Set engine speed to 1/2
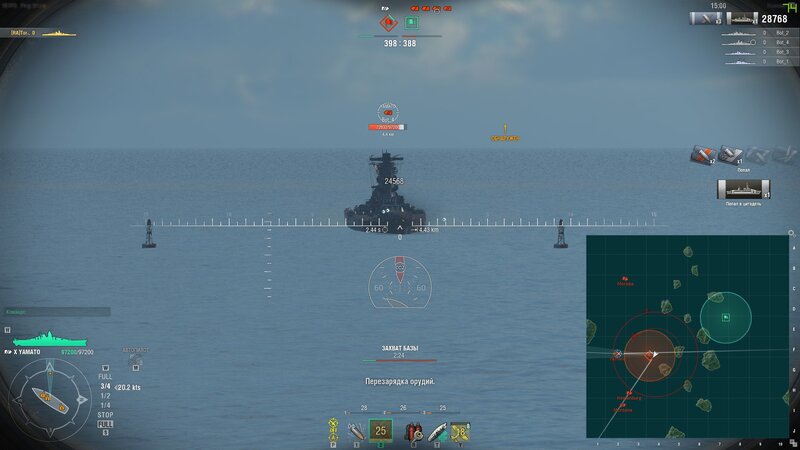800x450 pixels. click(105, 395)
